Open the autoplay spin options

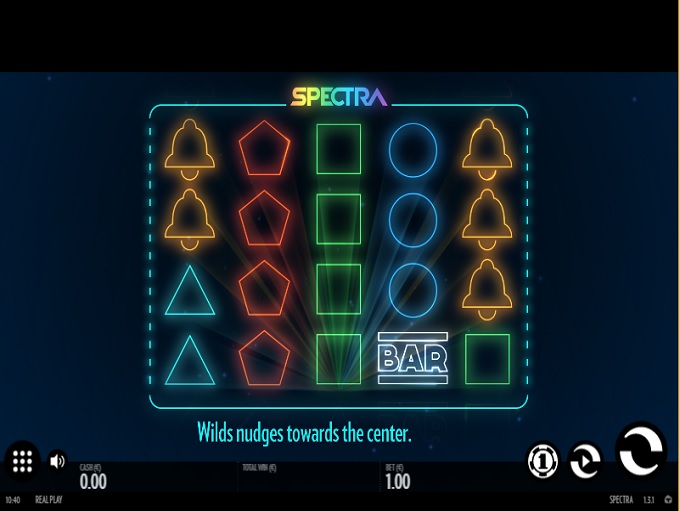tap(585, 461)
